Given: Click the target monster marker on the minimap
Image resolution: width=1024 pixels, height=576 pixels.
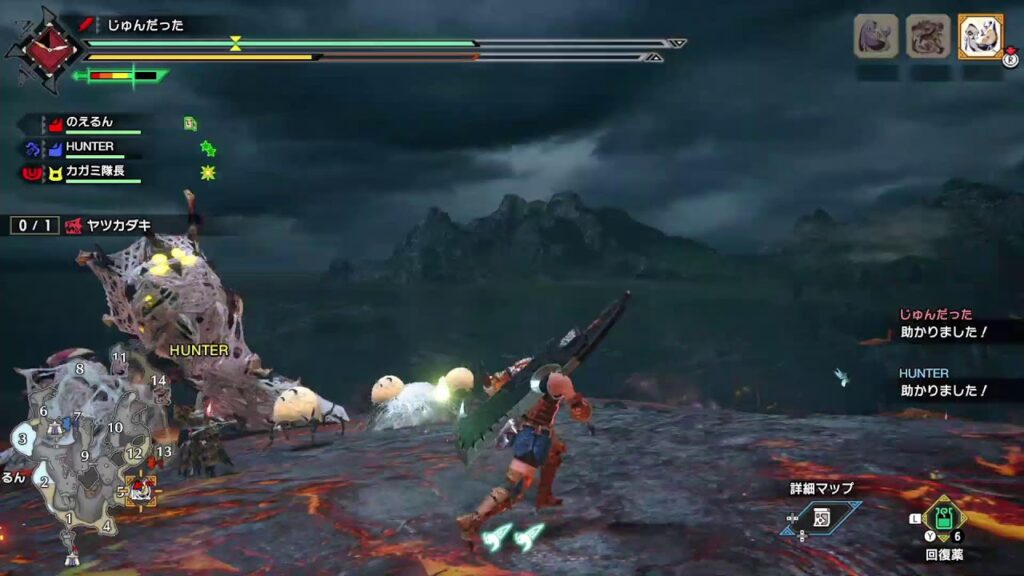Looking at the screenshot, I should 141,489.
